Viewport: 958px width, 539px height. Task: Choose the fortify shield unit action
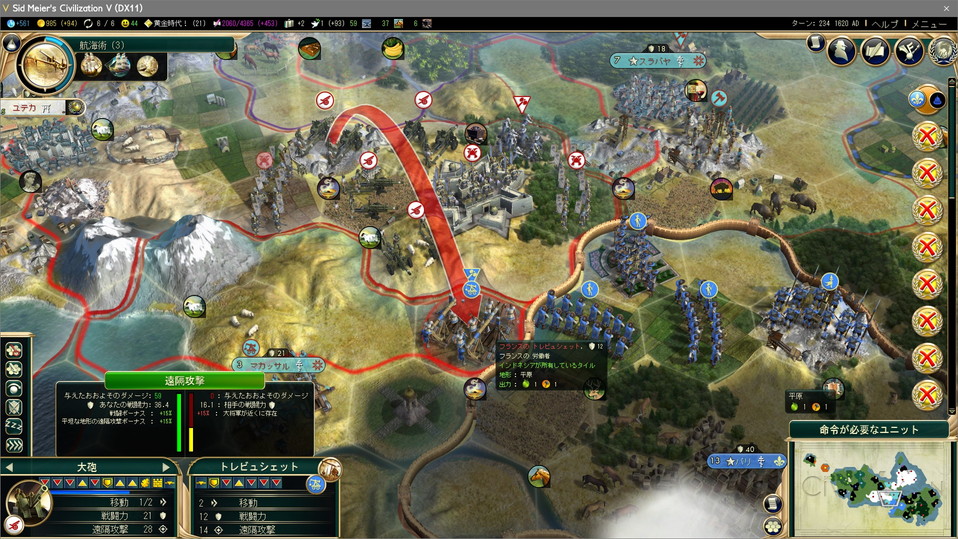14,408
